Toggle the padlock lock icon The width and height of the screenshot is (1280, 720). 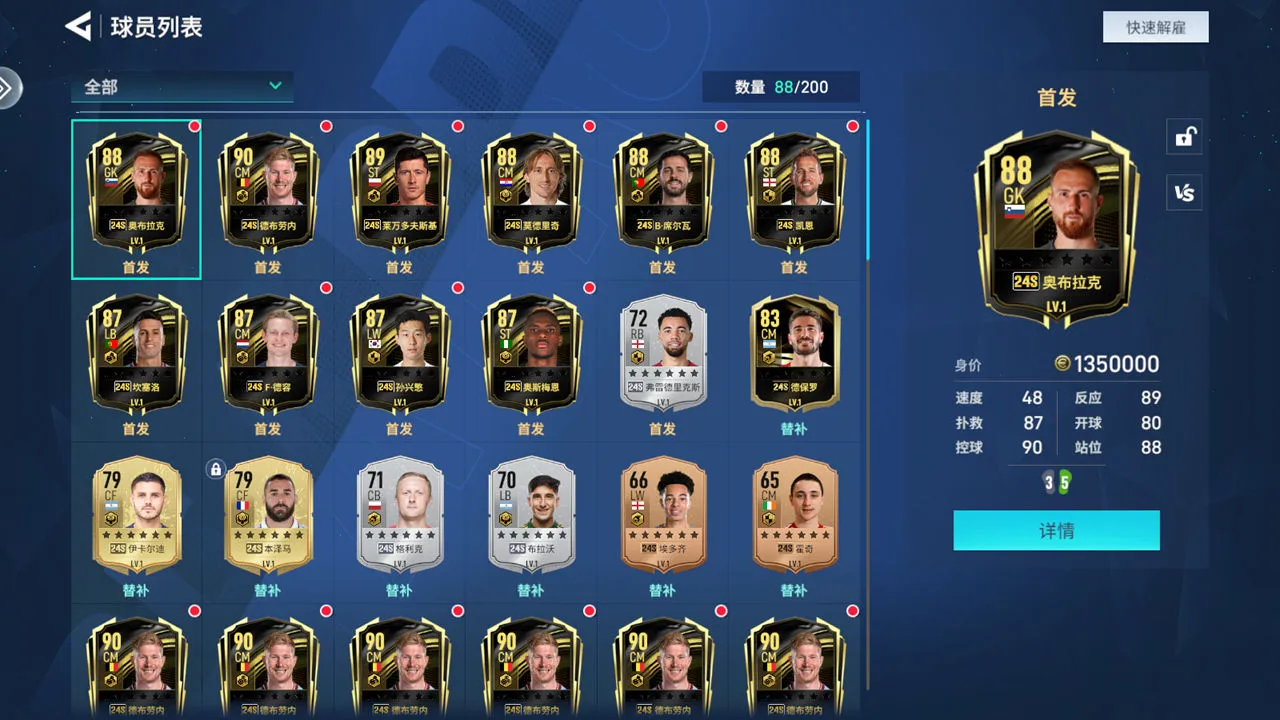pos(1184,137)
